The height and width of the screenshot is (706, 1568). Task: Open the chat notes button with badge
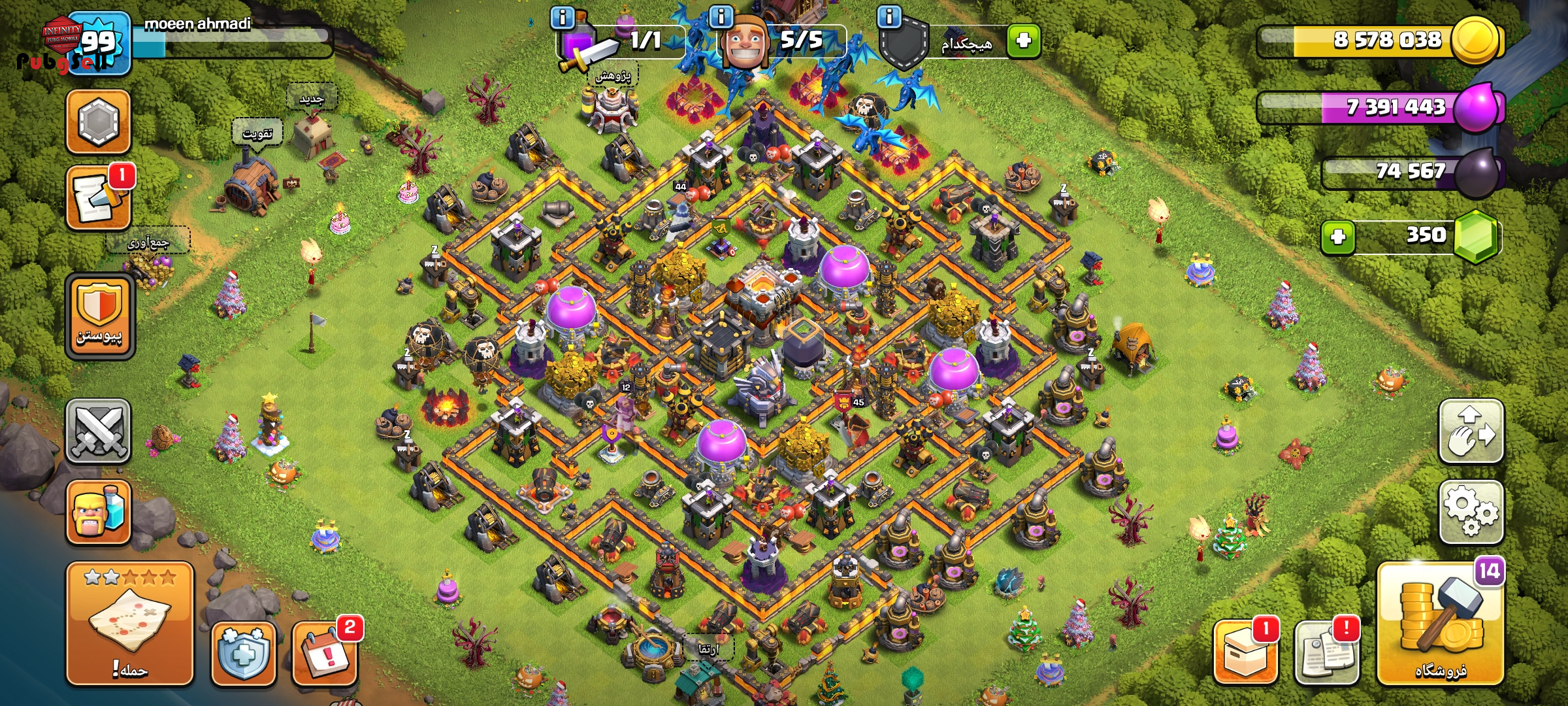click(x=98, y=198)
